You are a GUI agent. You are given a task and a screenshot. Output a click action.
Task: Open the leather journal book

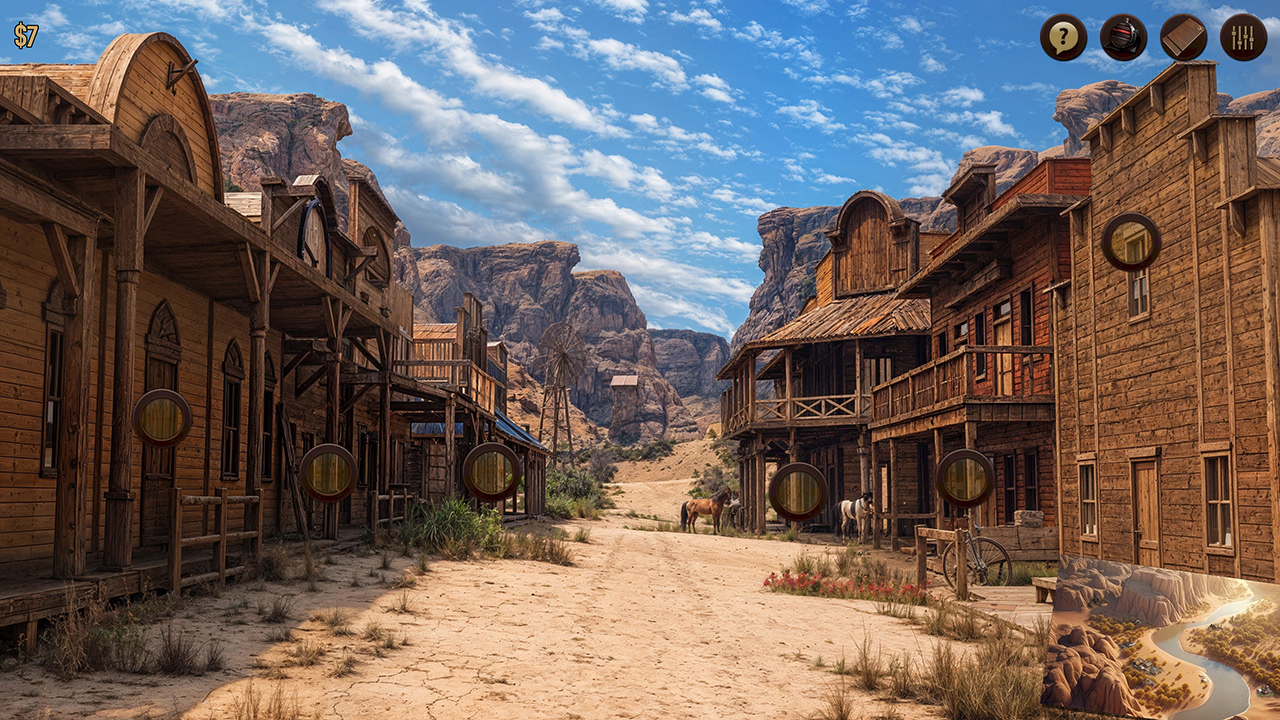tap(1183, 38)
